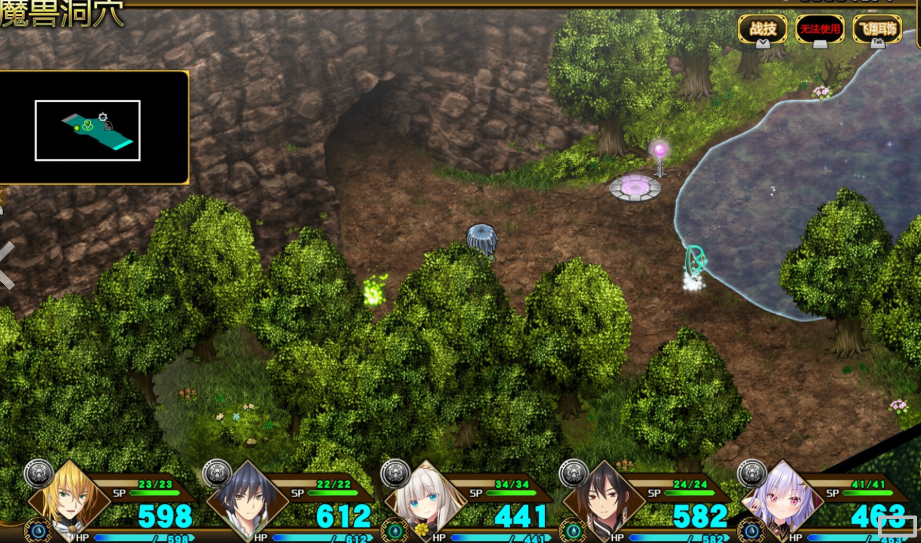Viewport: 921px width, 543px height.
Task: Select the dark blue-haired party member portrait
Action: [247, 496]
